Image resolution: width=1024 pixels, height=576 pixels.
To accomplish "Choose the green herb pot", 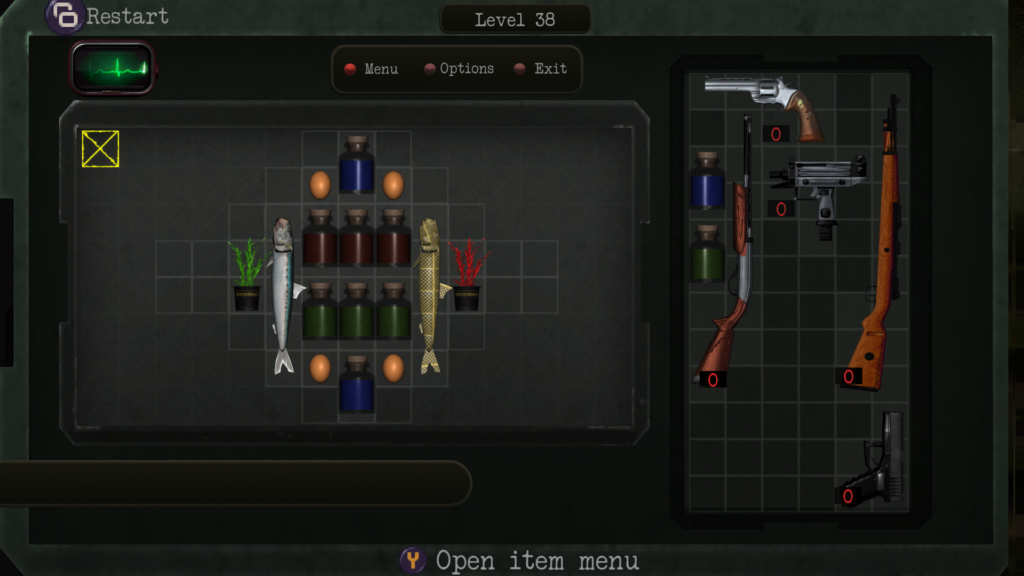I will point(247,276).
